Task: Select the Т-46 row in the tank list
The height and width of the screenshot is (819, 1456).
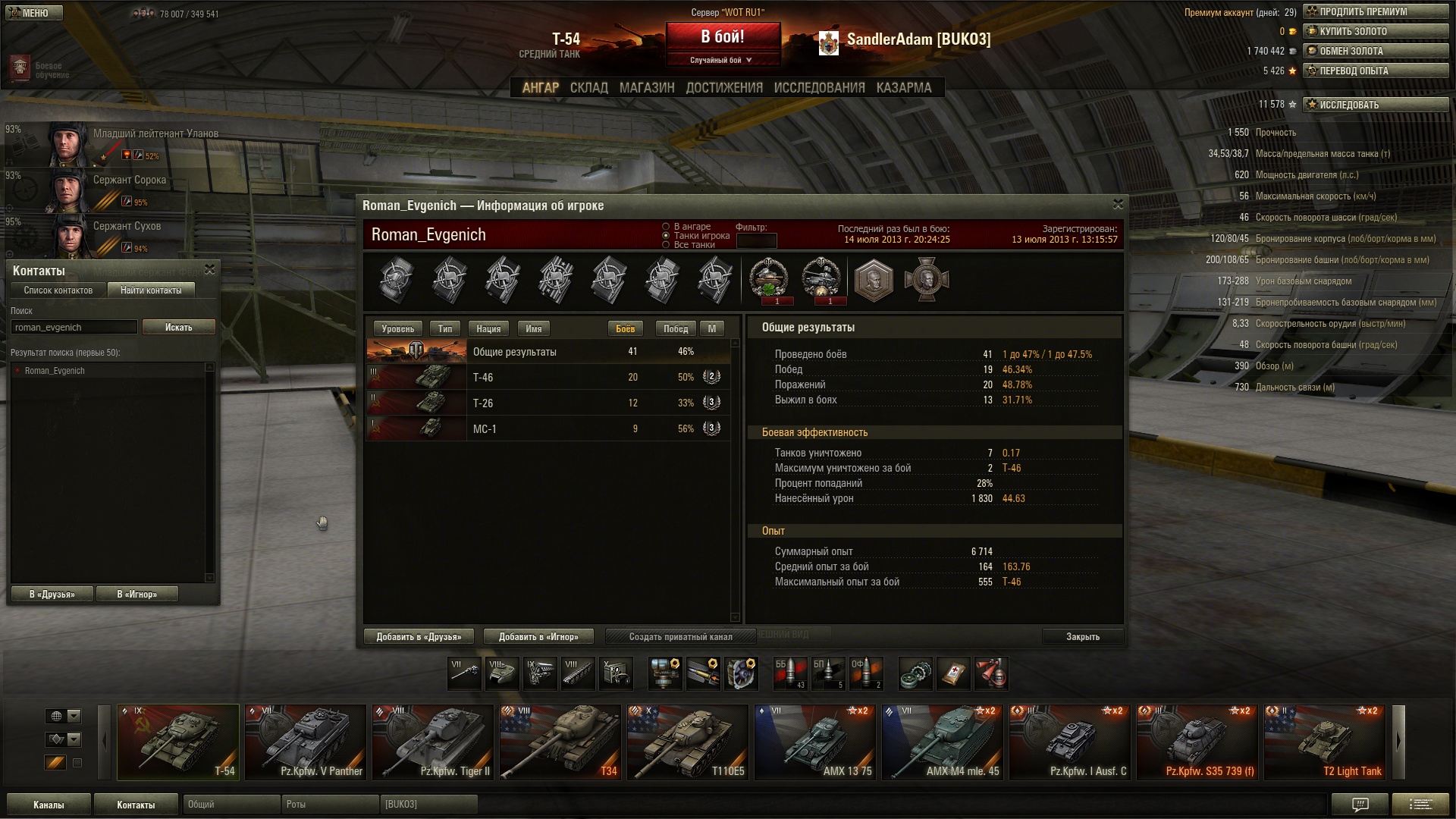Action: pos(546,377)
